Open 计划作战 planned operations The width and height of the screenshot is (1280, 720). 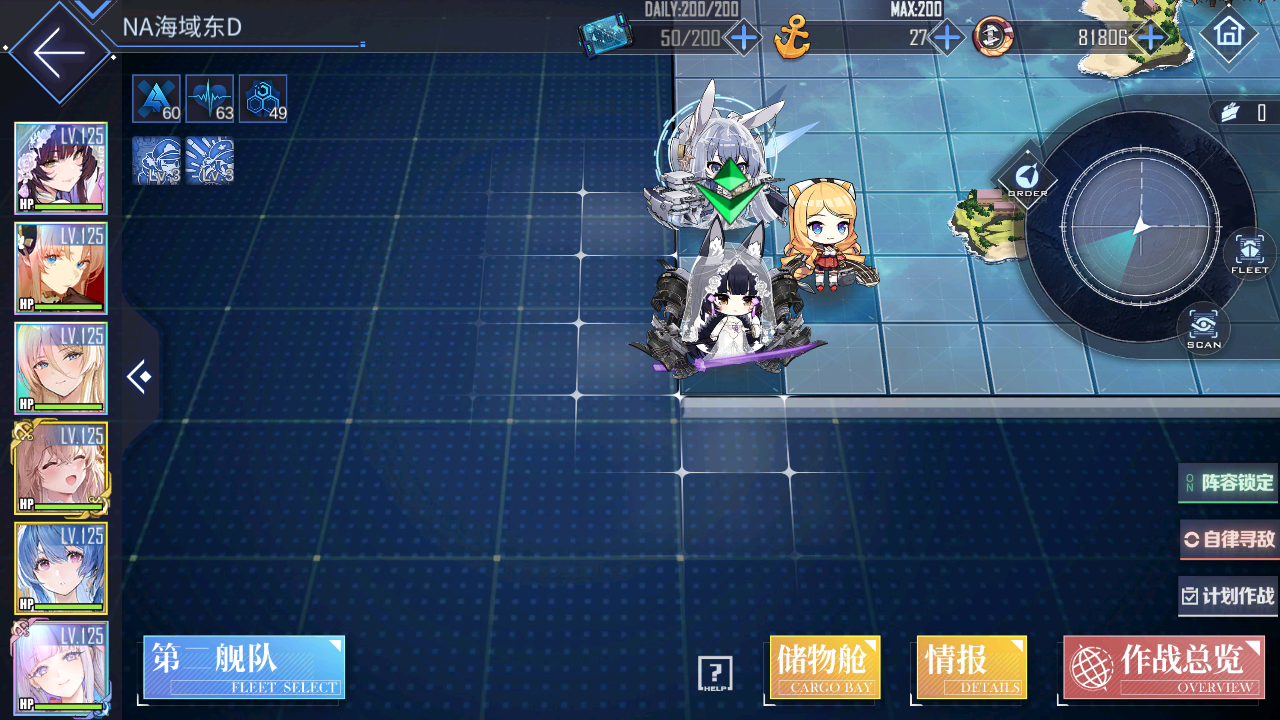click(x=1229, y=596)
